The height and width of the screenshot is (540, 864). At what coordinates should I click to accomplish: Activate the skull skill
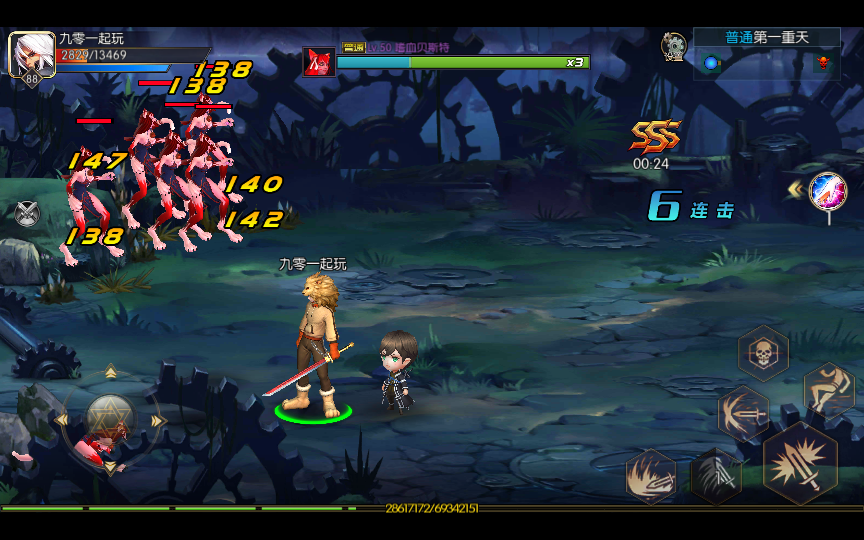763,352
